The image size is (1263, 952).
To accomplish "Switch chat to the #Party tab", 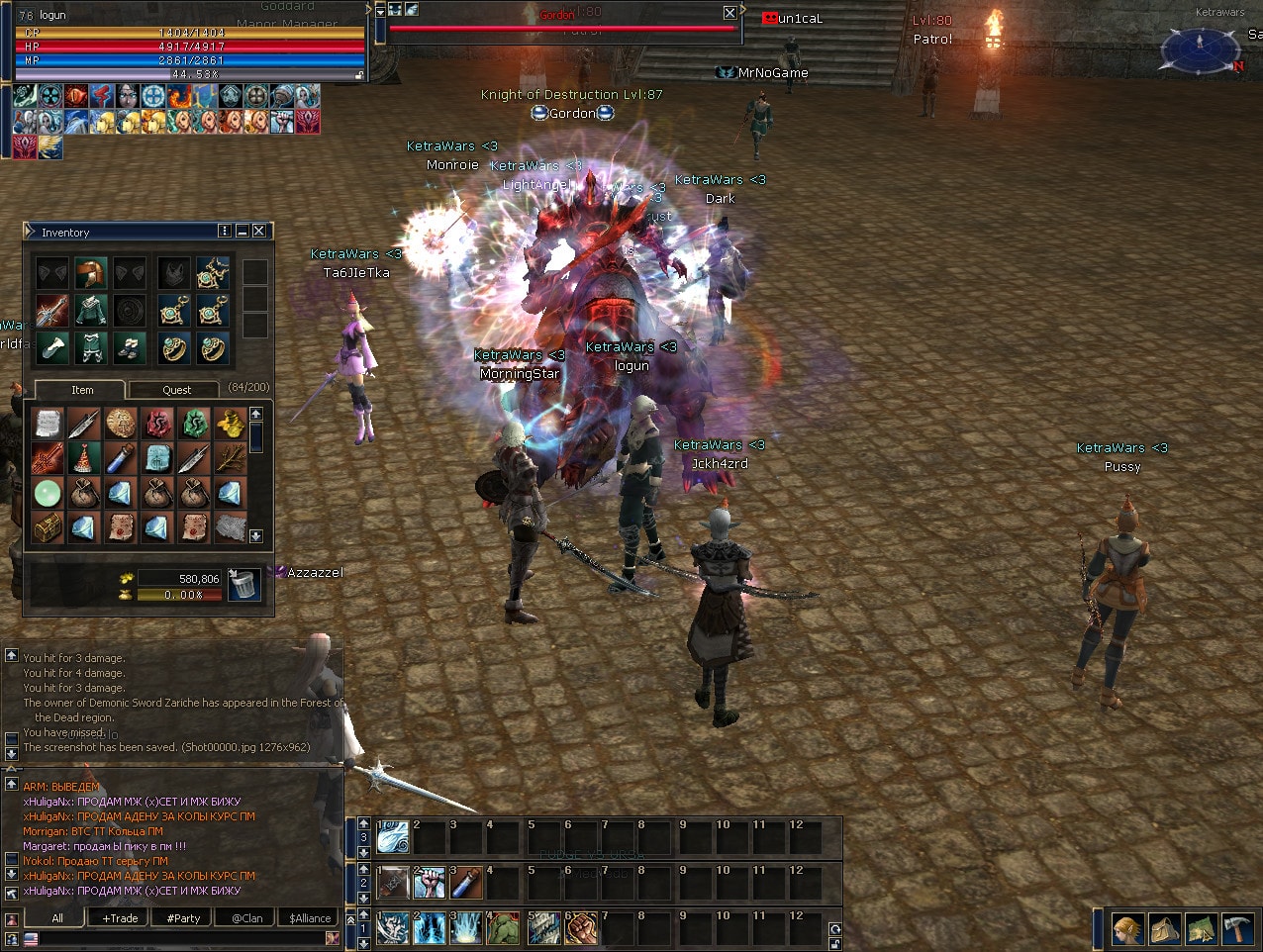I will click(183, 918).
